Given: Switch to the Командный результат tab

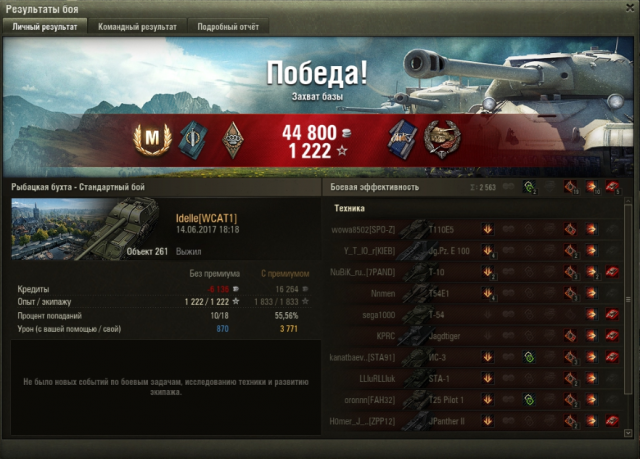Looking at the screenshot, I should pyautogui.click(x=138, y=27).
